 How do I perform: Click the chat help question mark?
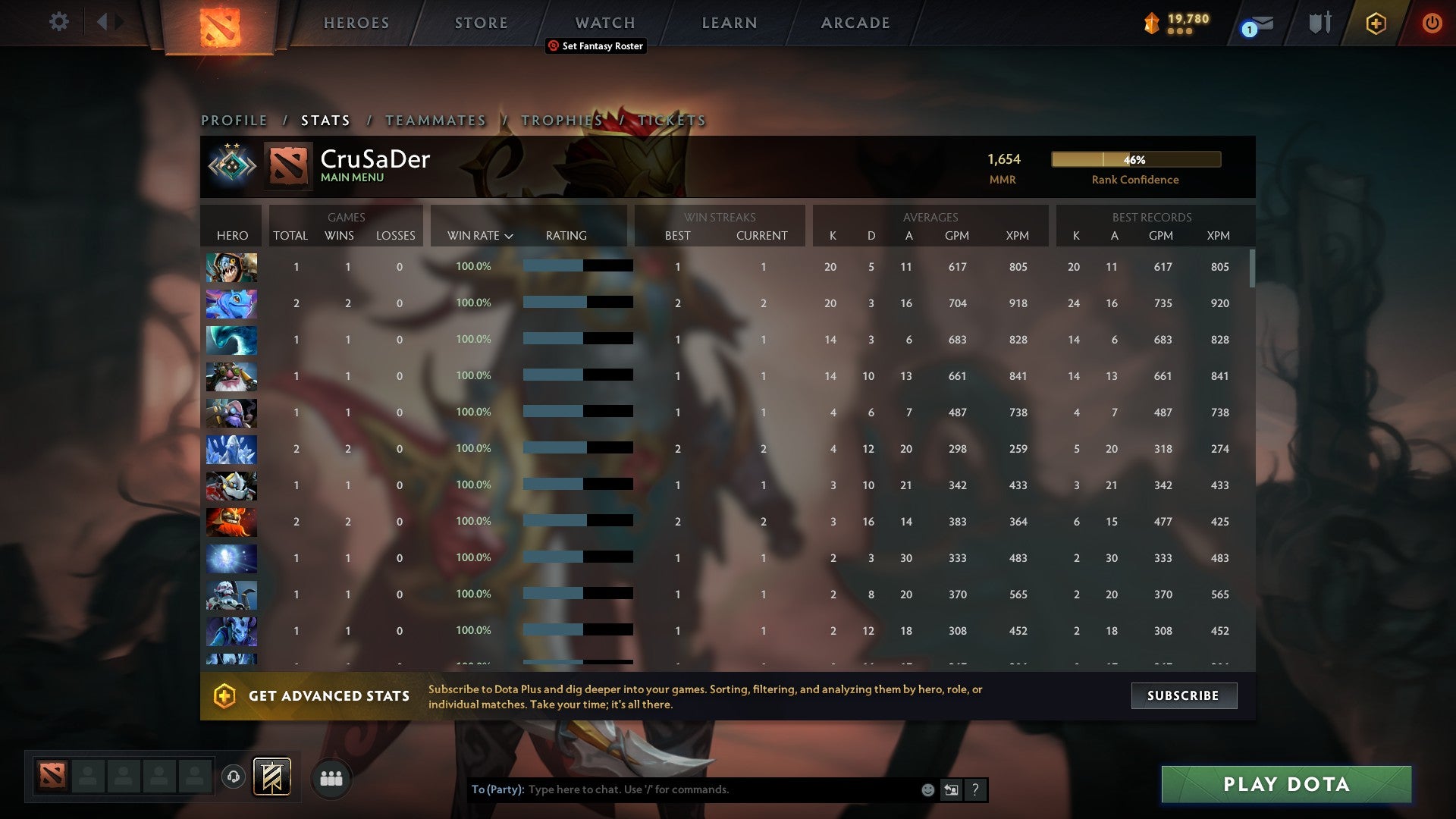point(975,789)
